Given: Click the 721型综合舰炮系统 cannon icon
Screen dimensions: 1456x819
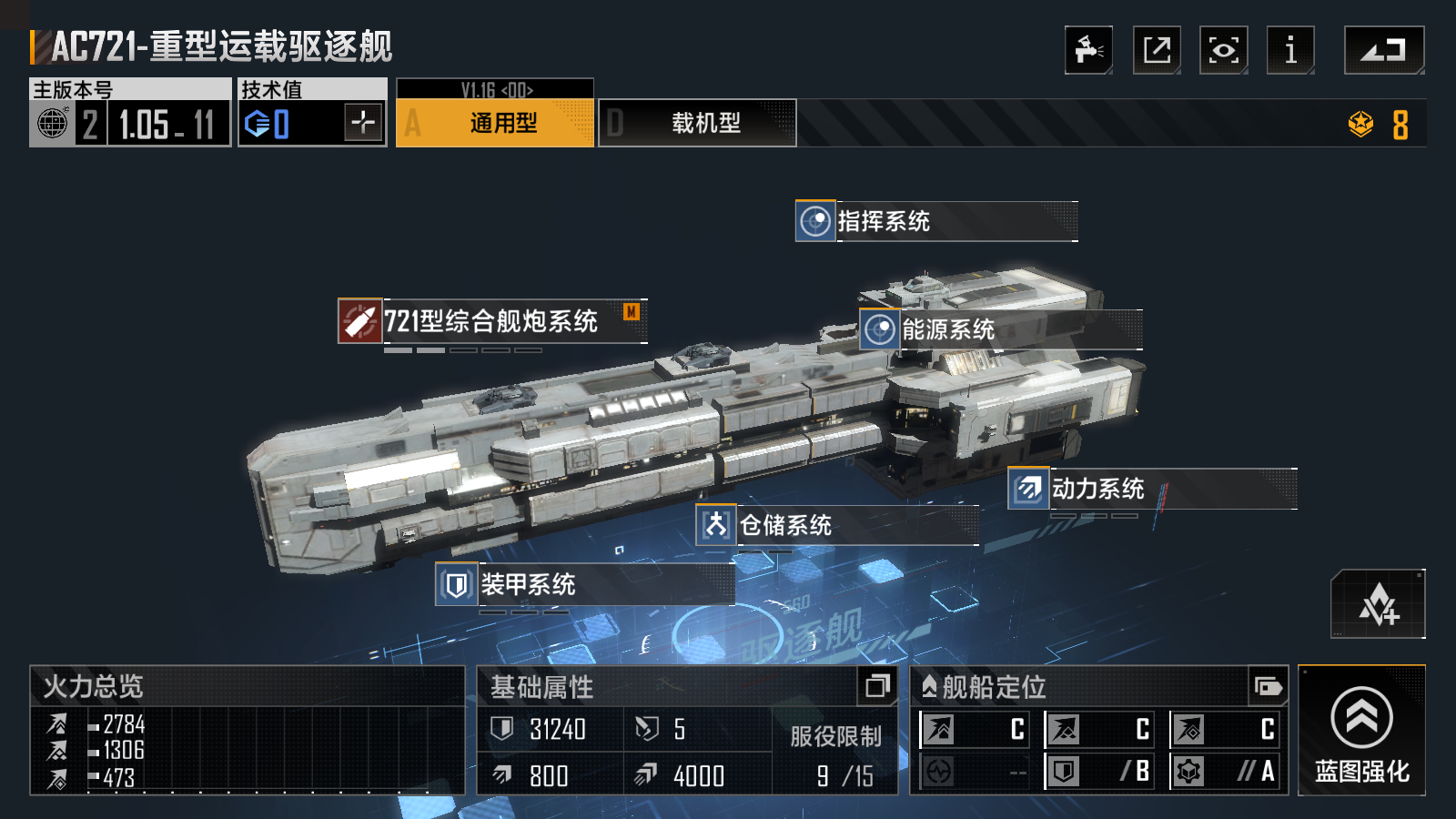Looking at the screenshot, I should (360, 320).
